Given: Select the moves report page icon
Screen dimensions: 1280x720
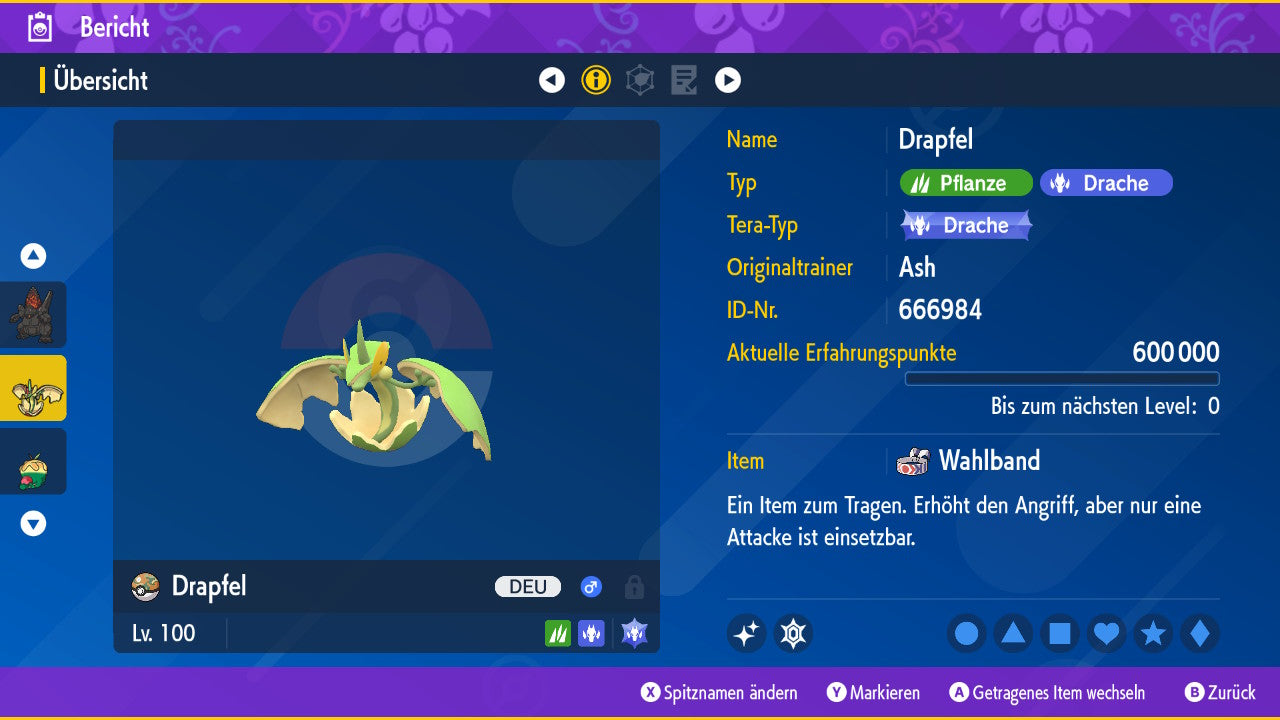Looking at the screenshot, I should tap(684, 80).
